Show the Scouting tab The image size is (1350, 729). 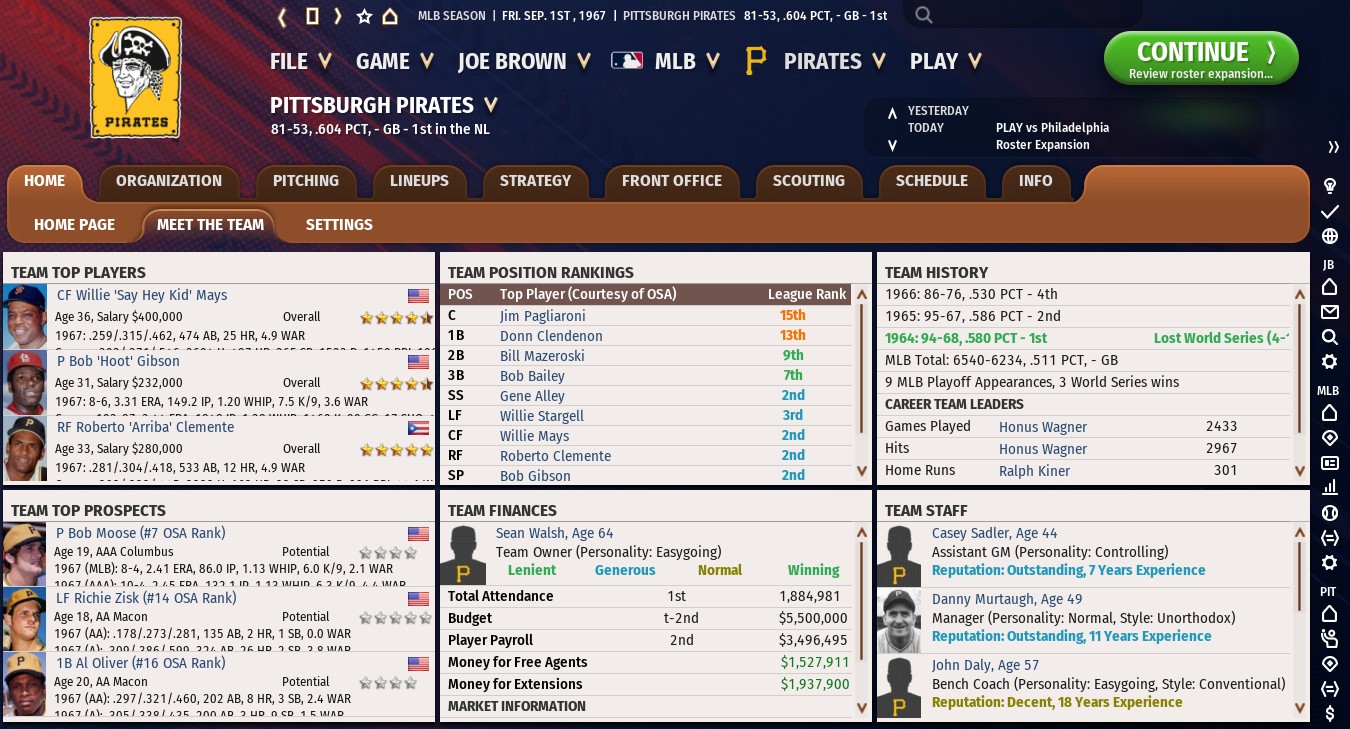808,181
